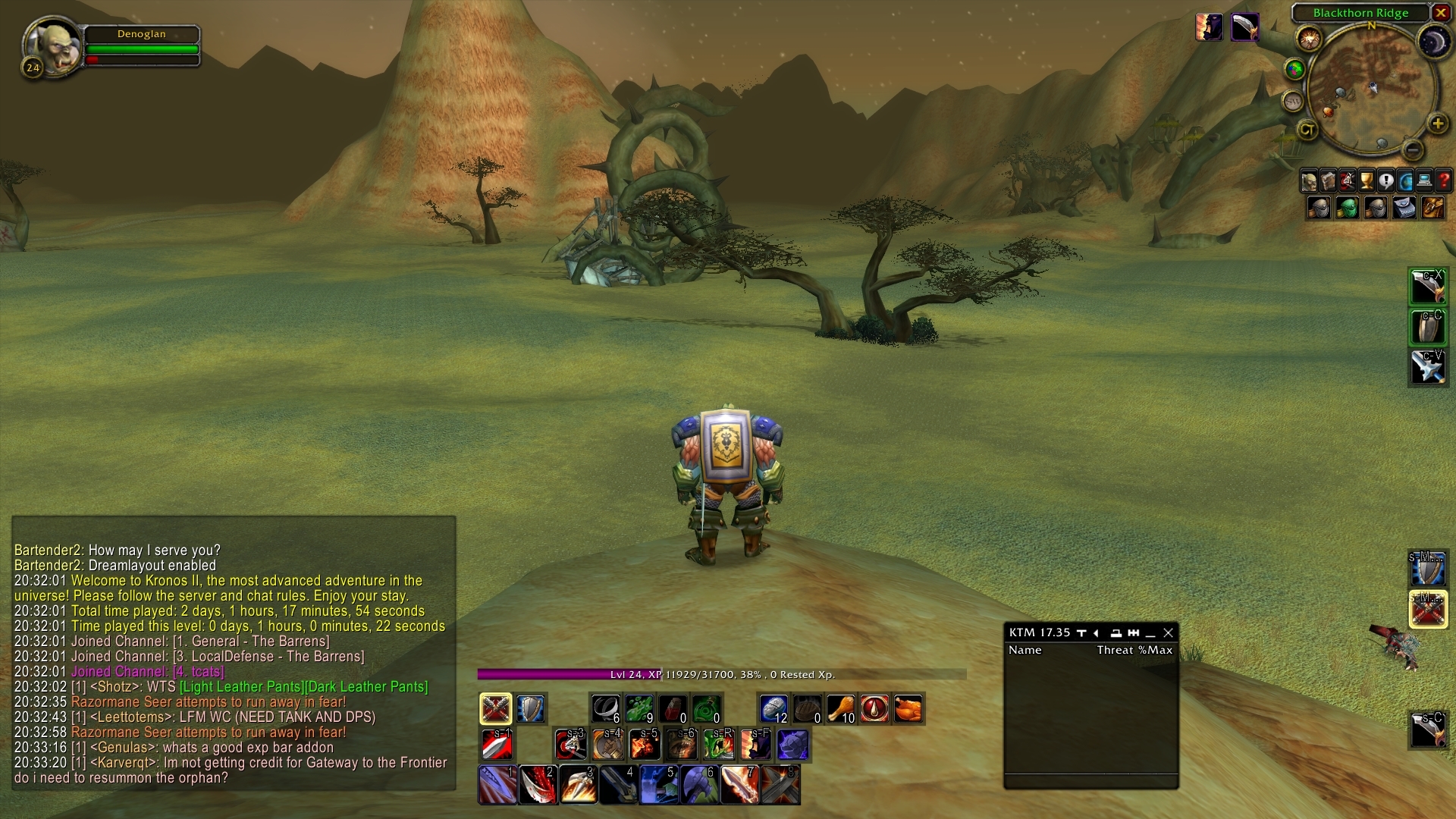
Task: Zoom out on the minimap
Action: point(1412,149)
